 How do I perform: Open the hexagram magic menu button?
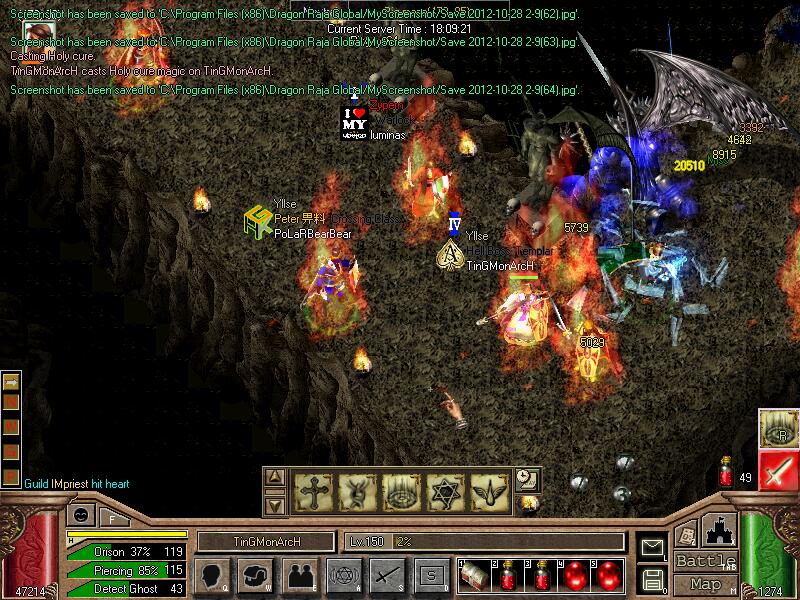[x=343, y=576]
